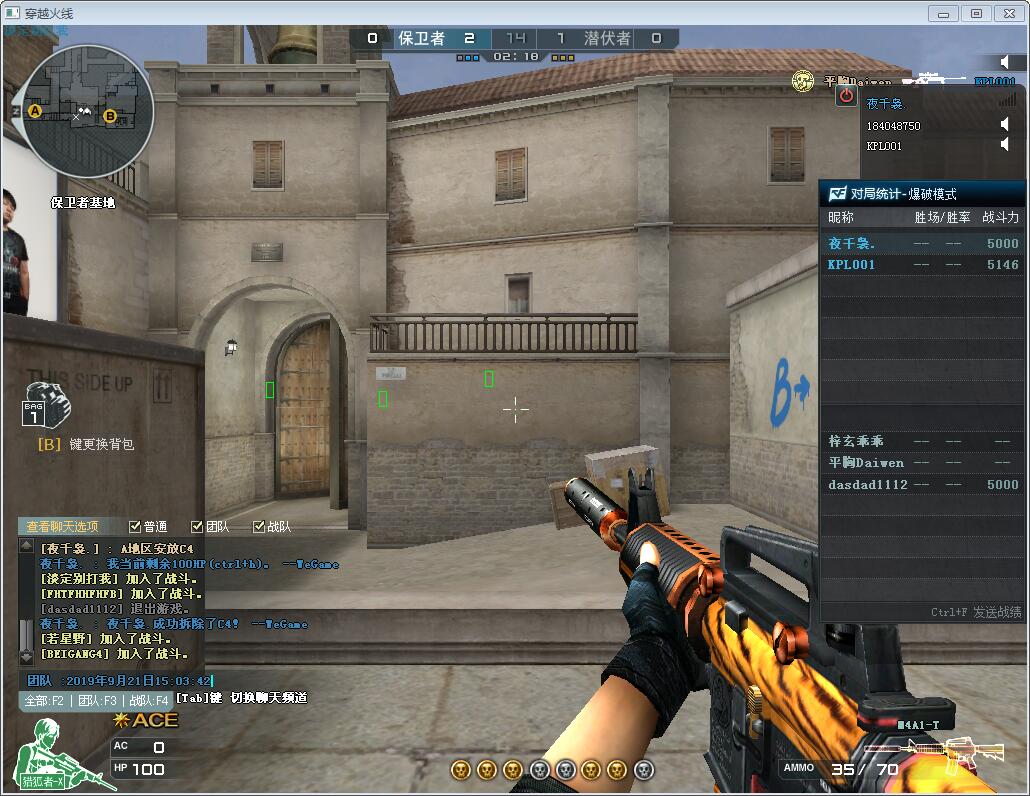Select dasdad1112 row in match statistics
Screen dimensions: 1030x796
click(921, 485)
